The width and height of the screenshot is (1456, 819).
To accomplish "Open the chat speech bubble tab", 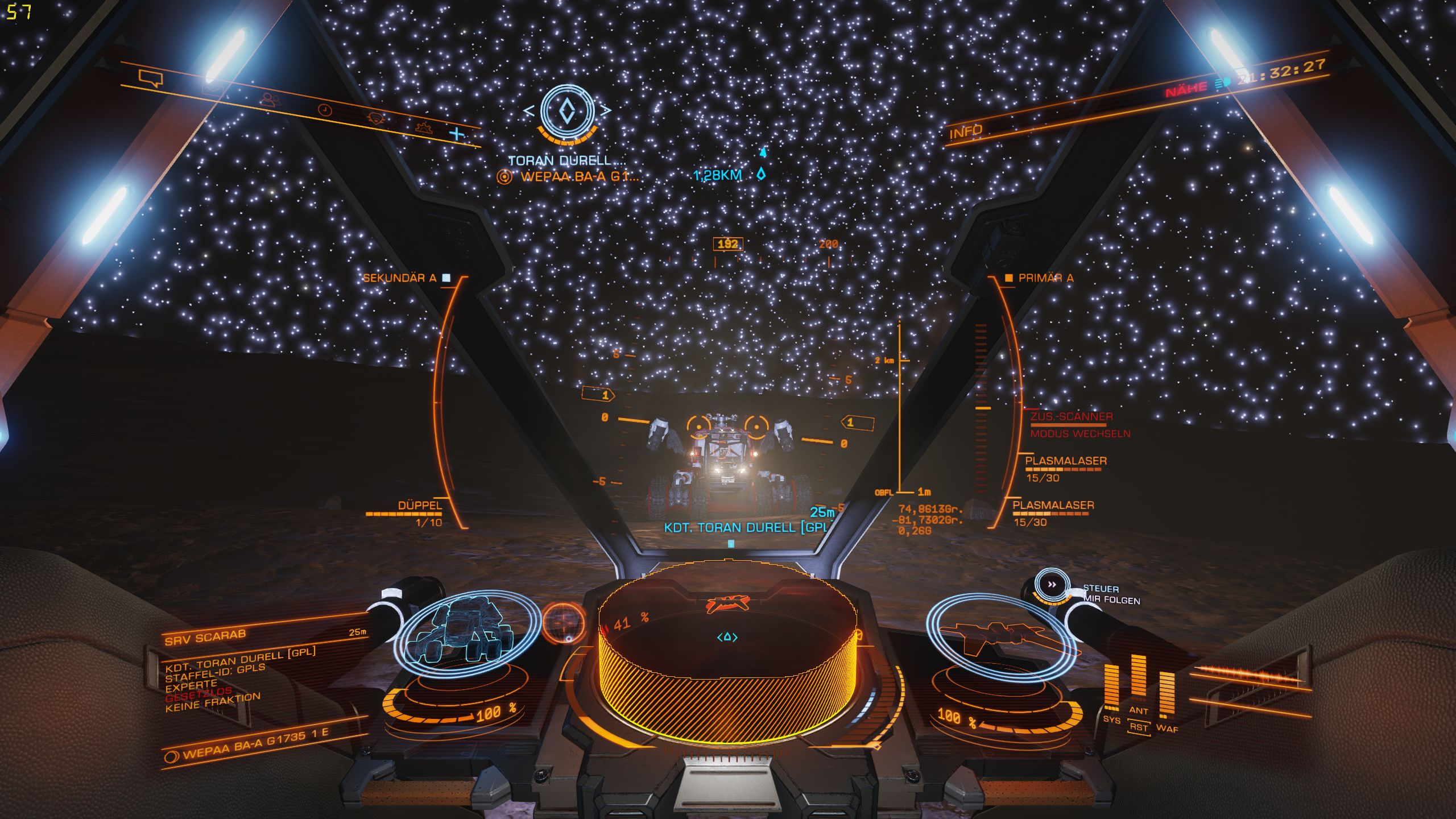I will coord(151,78).
